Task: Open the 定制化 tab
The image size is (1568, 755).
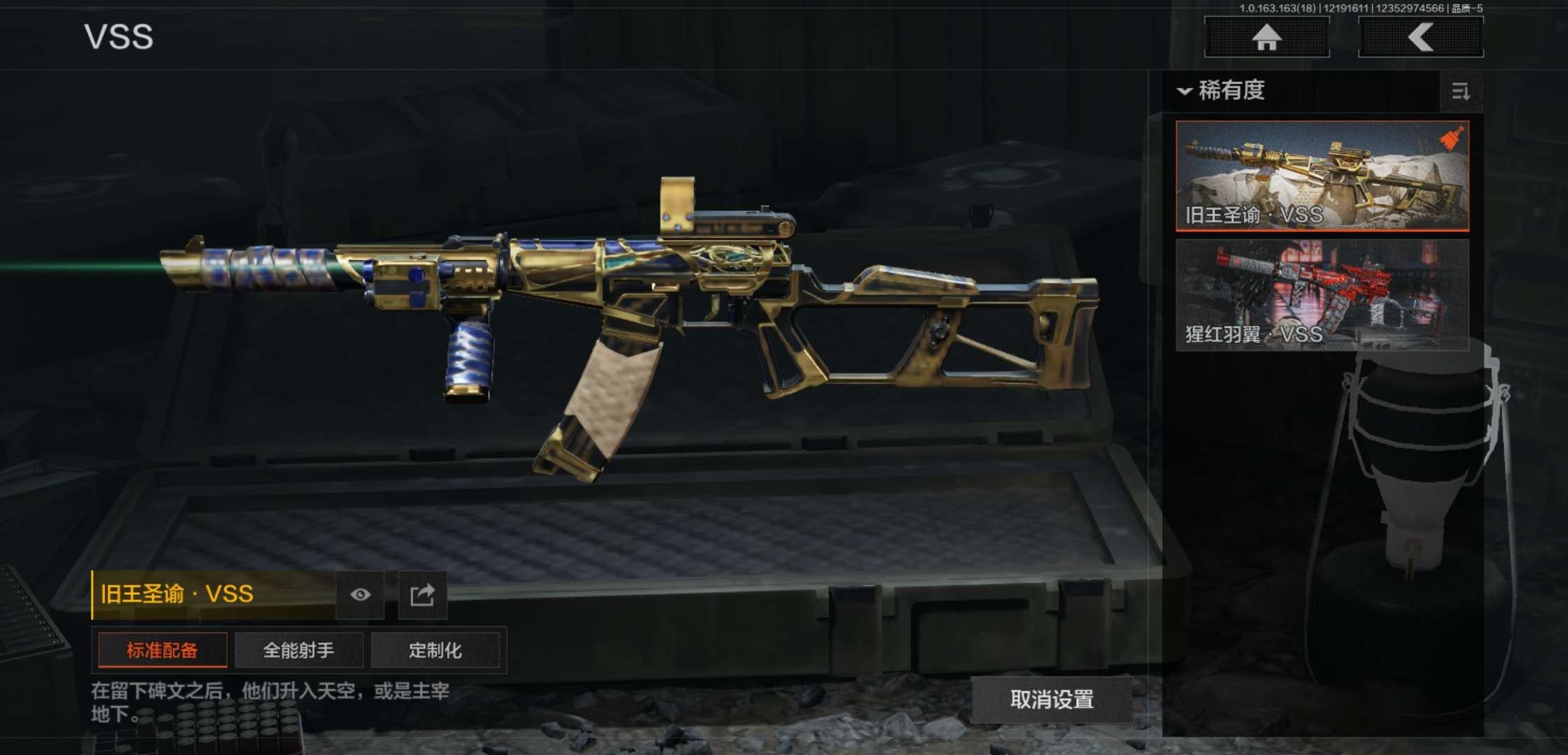Action: (435, 650)
